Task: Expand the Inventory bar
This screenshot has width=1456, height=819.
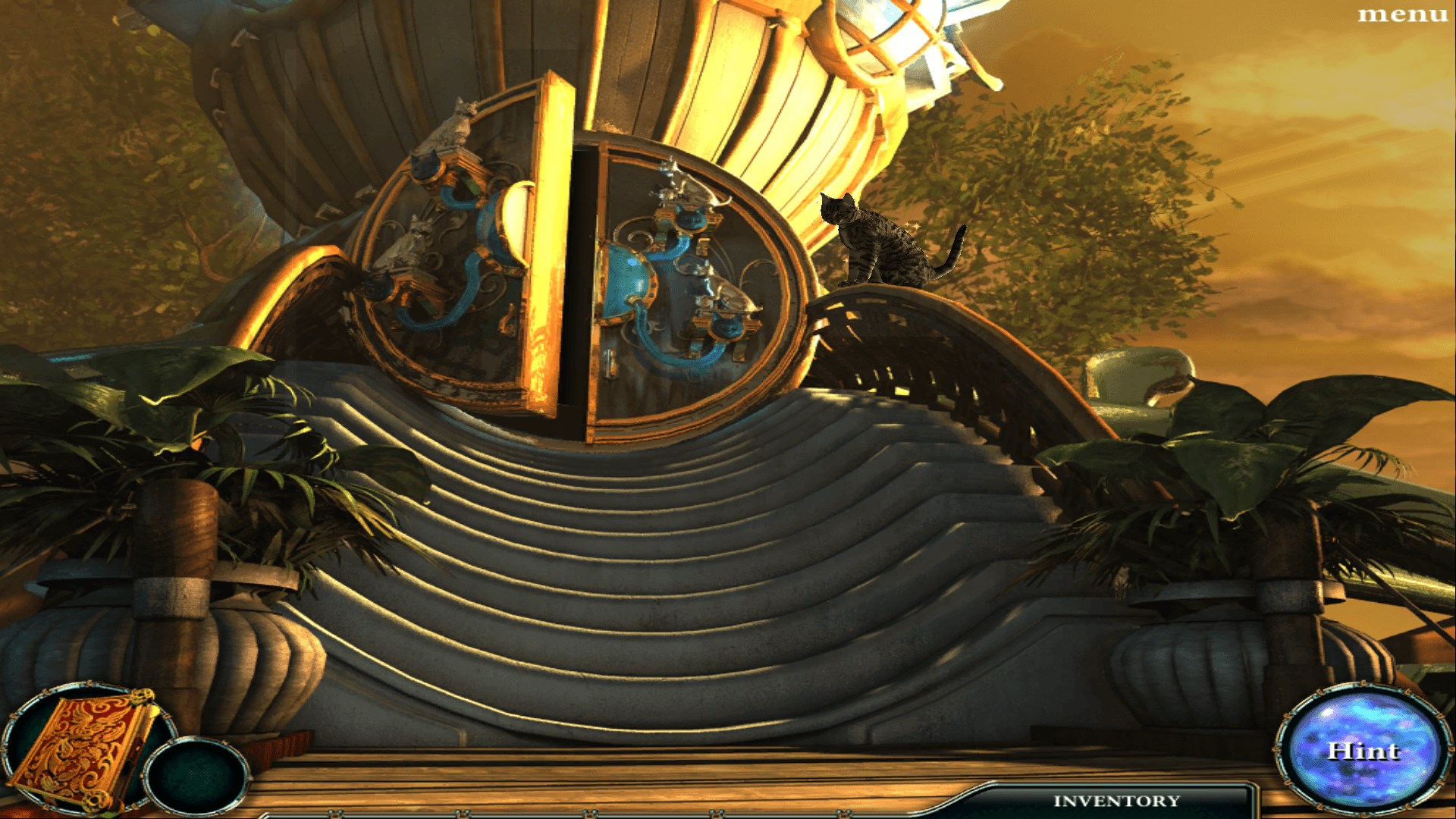Action: 1116,801
